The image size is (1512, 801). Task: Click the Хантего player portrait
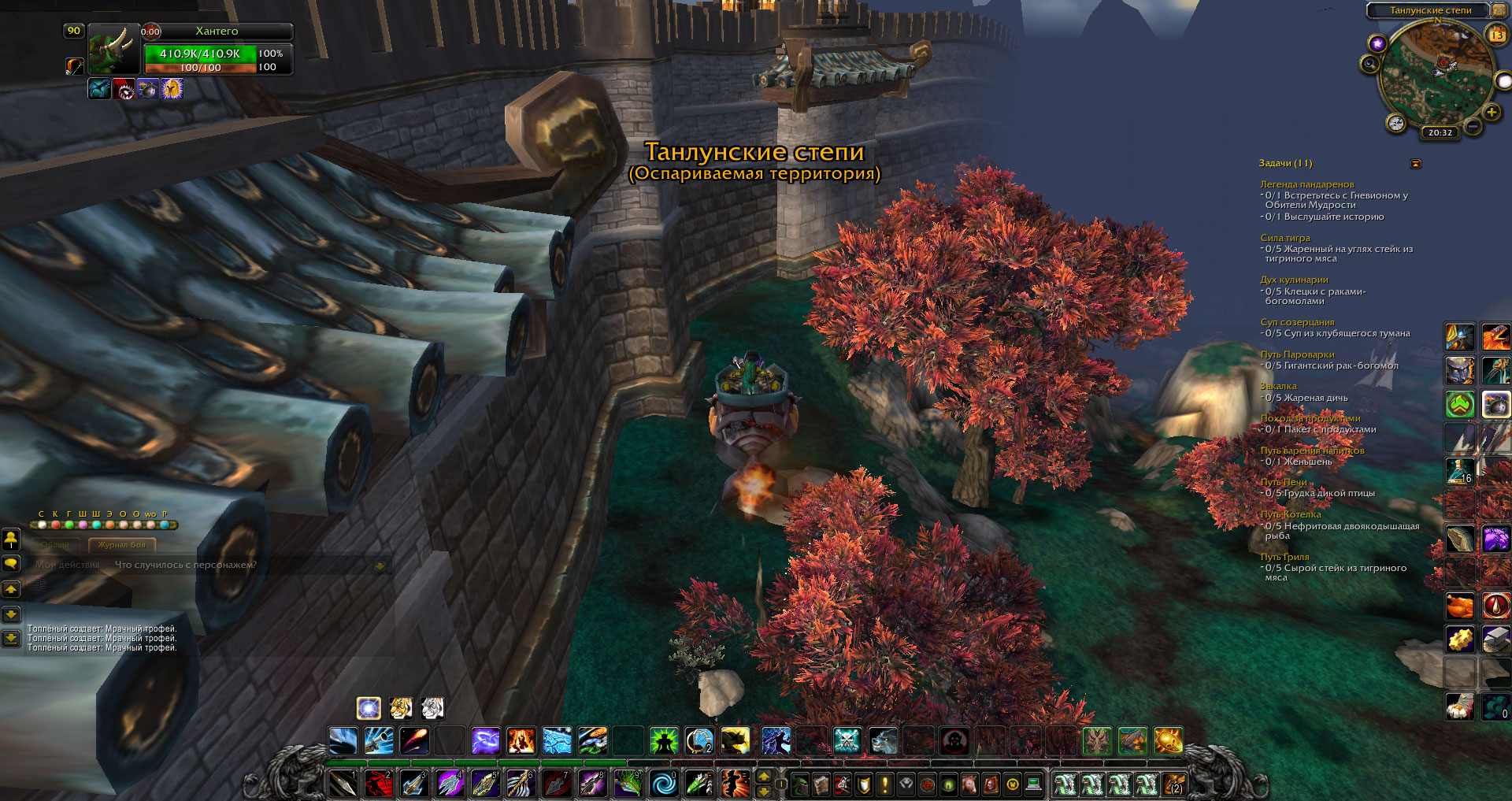click(113, 50)
